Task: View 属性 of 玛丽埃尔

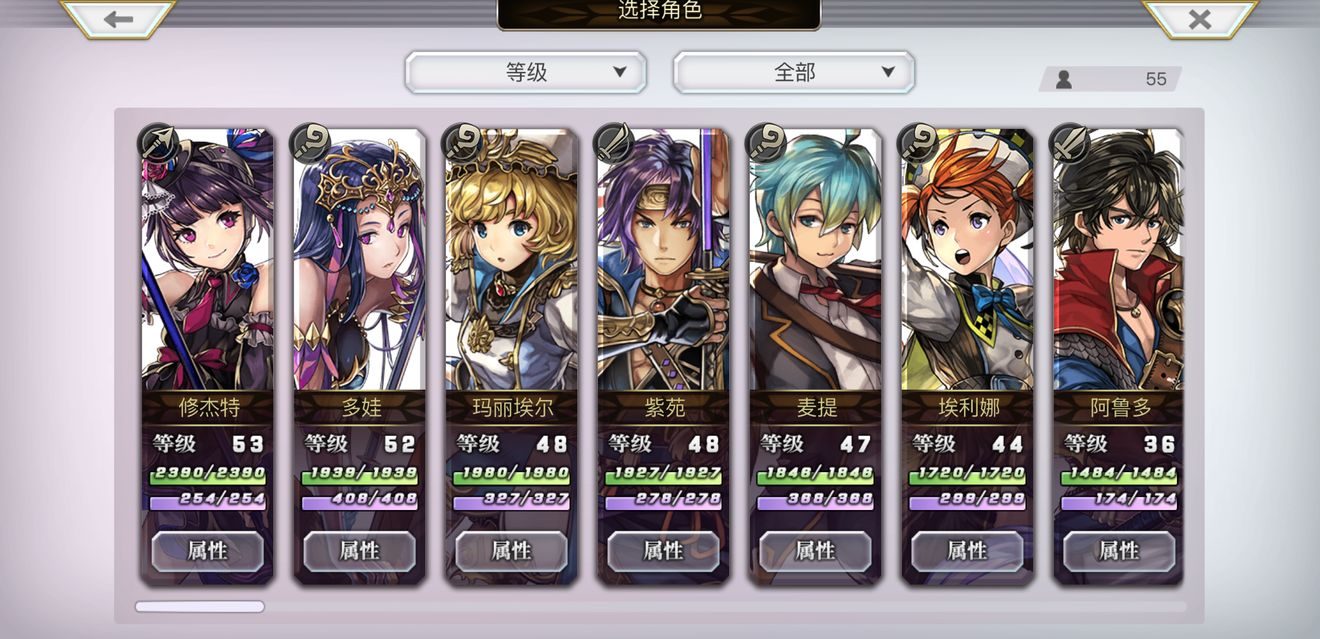Action: coord(511,551)
